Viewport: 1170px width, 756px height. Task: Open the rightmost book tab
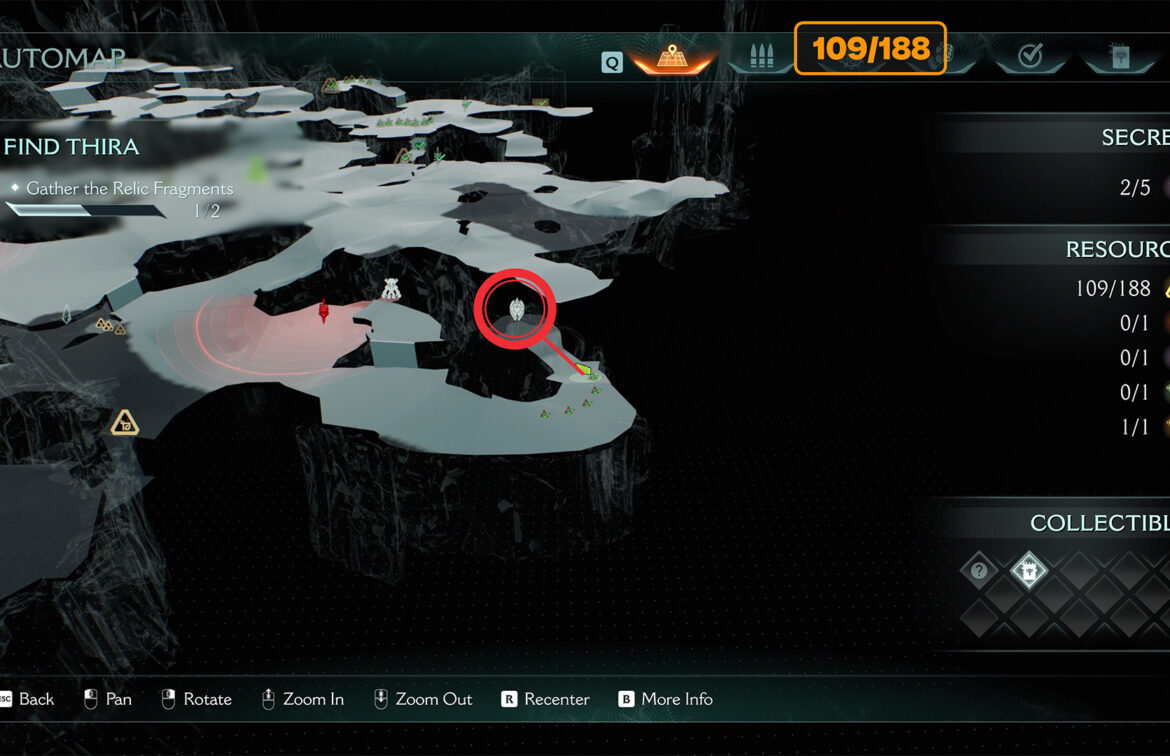coord(1118,57)
